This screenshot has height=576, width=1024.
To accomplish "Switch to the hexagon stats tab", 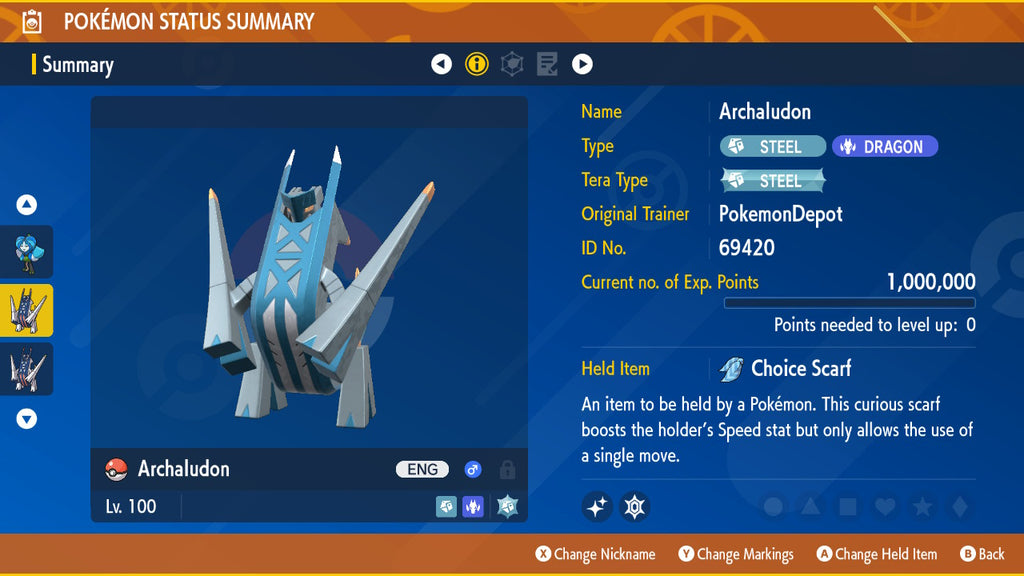I will 512,65.
